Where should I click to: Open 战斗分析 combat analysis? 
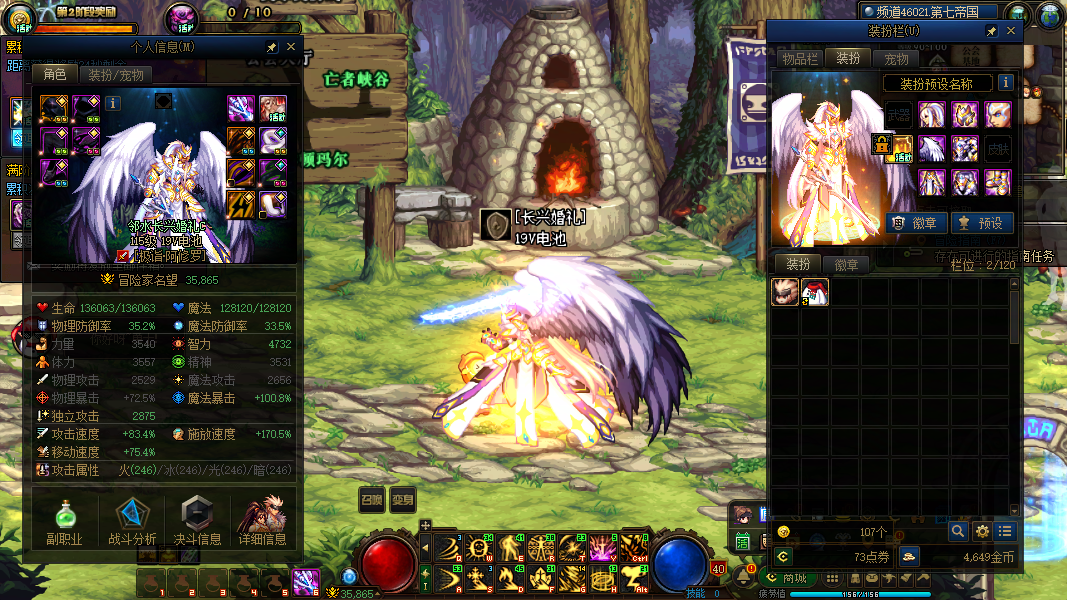pyautogui.click(x=132, y=522)
